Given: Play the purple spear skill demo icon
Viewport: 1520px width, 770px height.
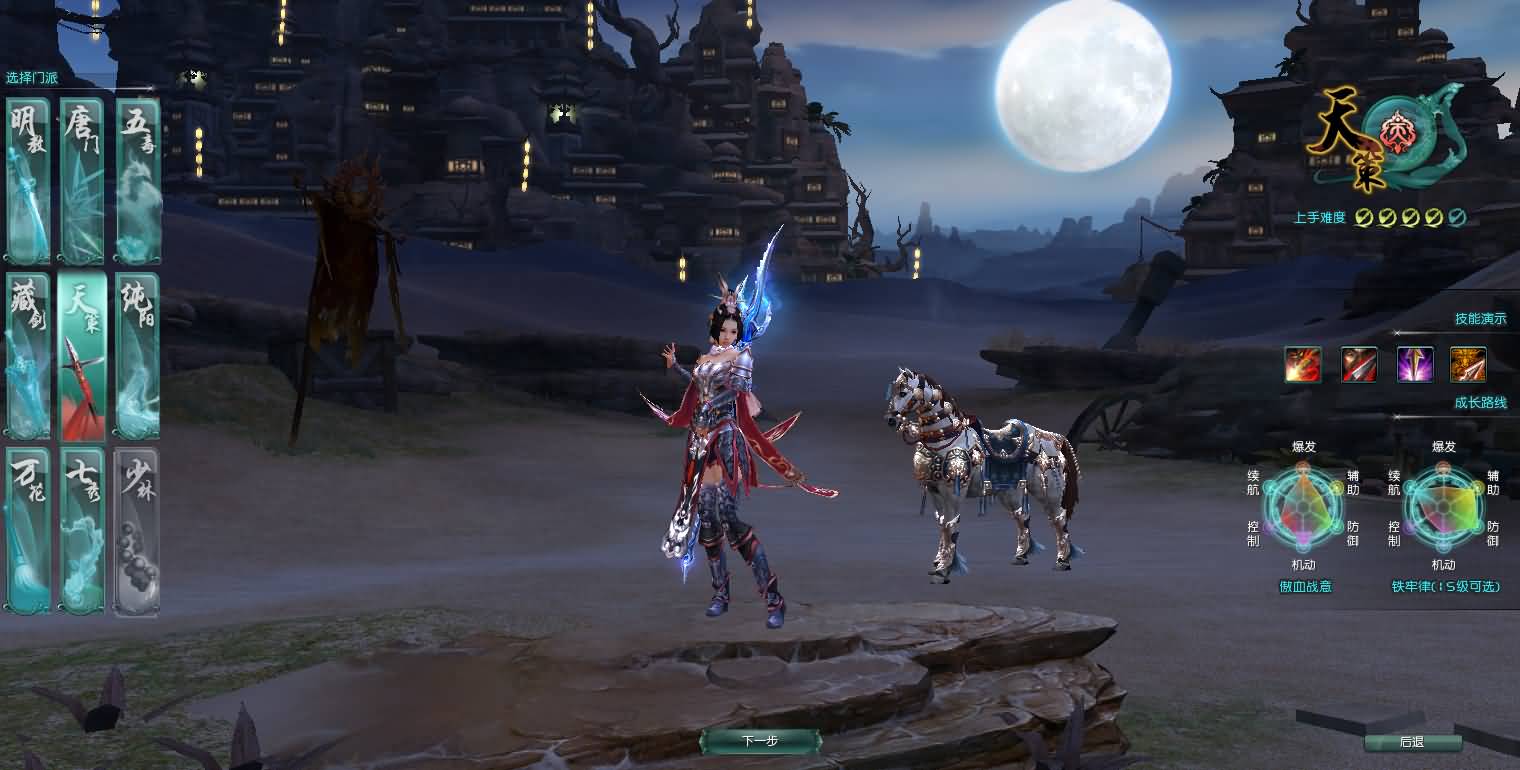Looking at the screenshot, I should pos(1413,364).
